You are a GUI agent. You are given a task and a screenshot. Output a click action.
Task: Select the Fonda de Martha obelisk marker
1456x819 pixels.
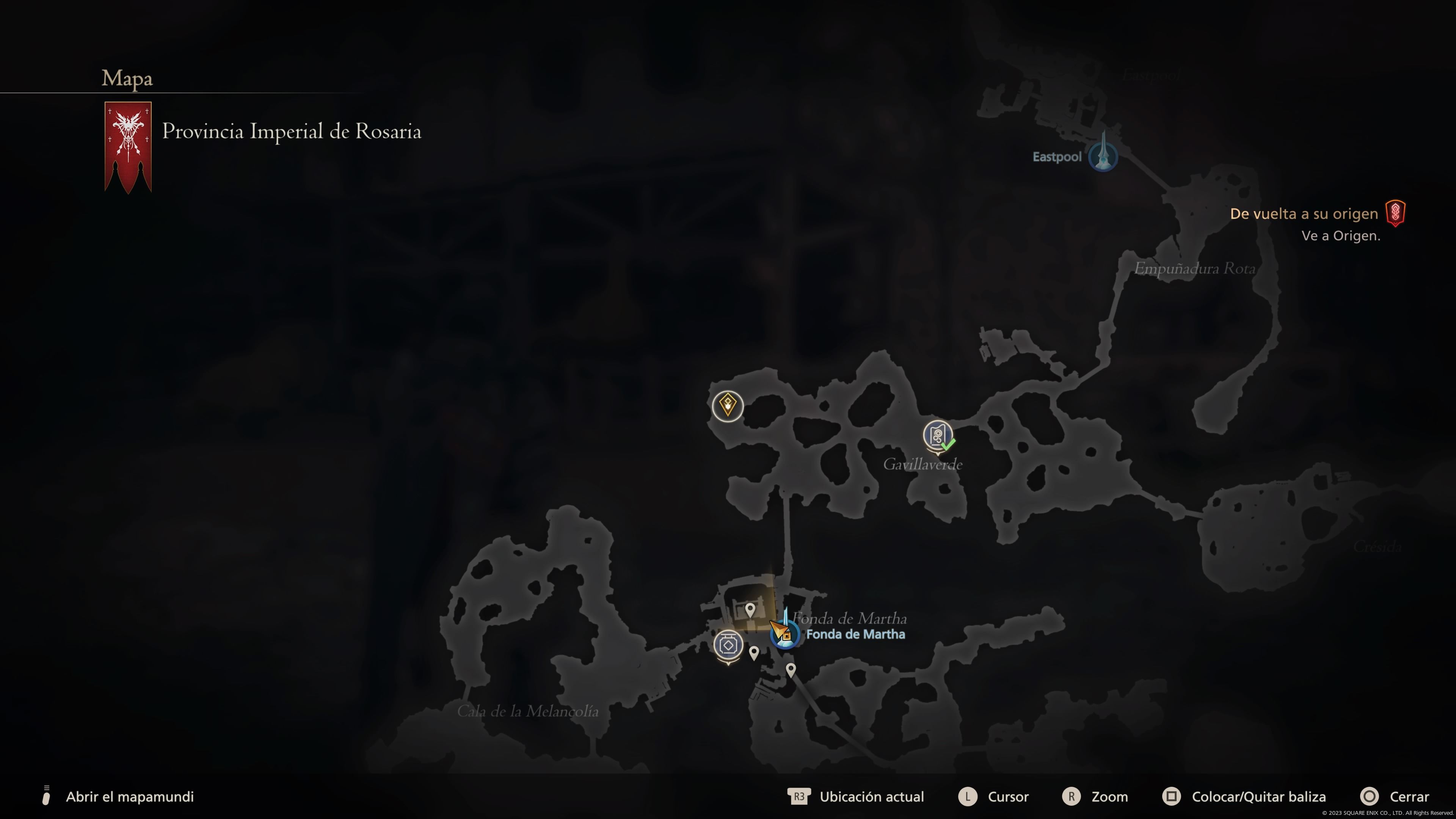click(786, 632)
